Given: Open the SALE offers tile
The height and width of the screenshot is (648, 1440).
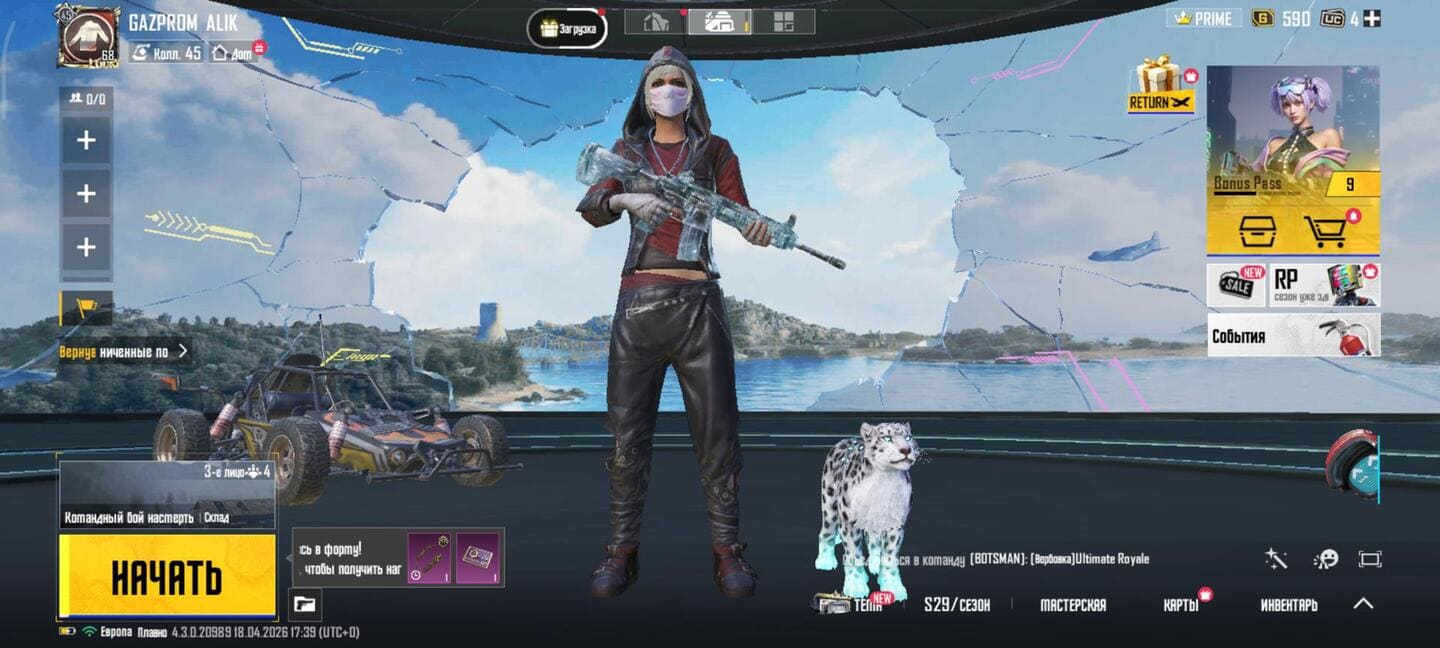Looking at the screenshot, I should tap(1236, 285).
